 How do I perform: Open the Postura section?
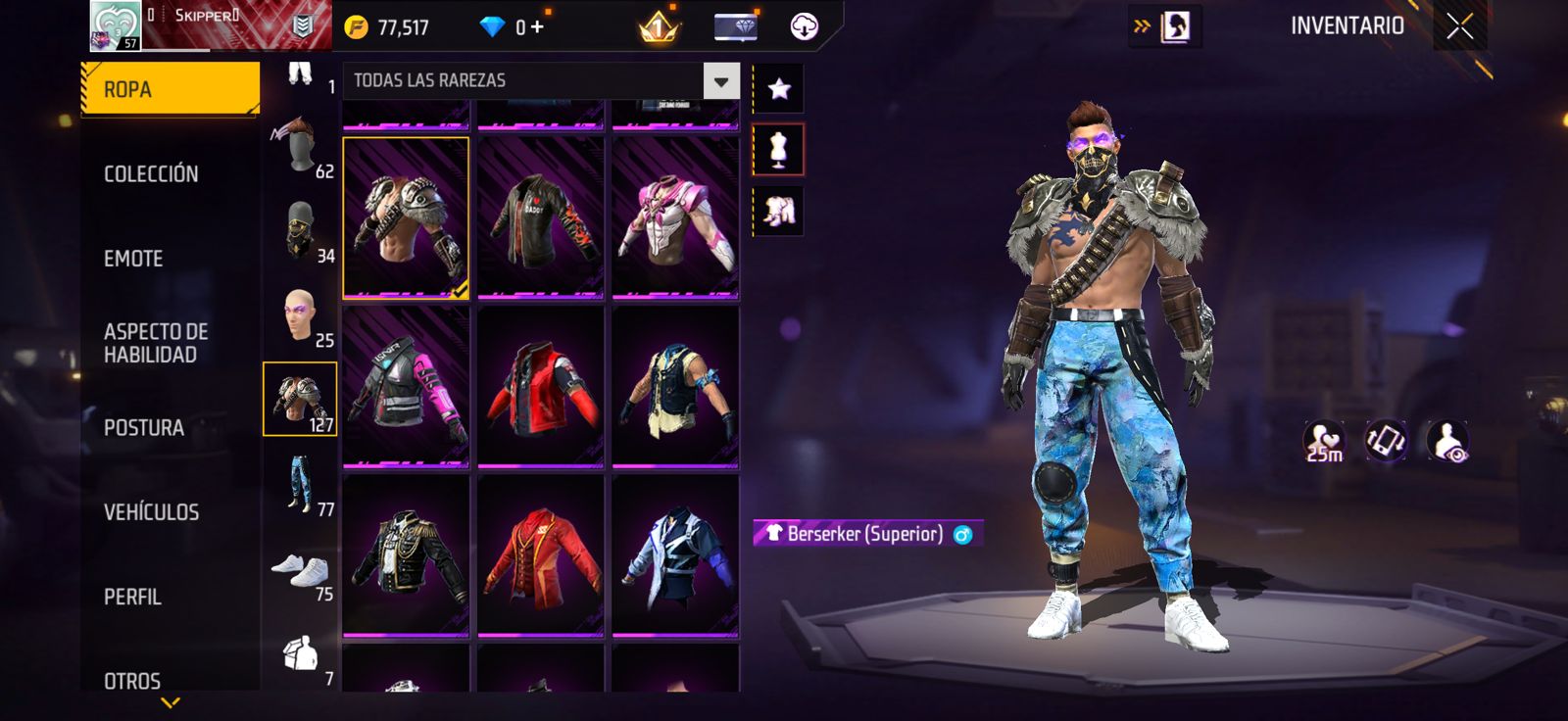144,428
